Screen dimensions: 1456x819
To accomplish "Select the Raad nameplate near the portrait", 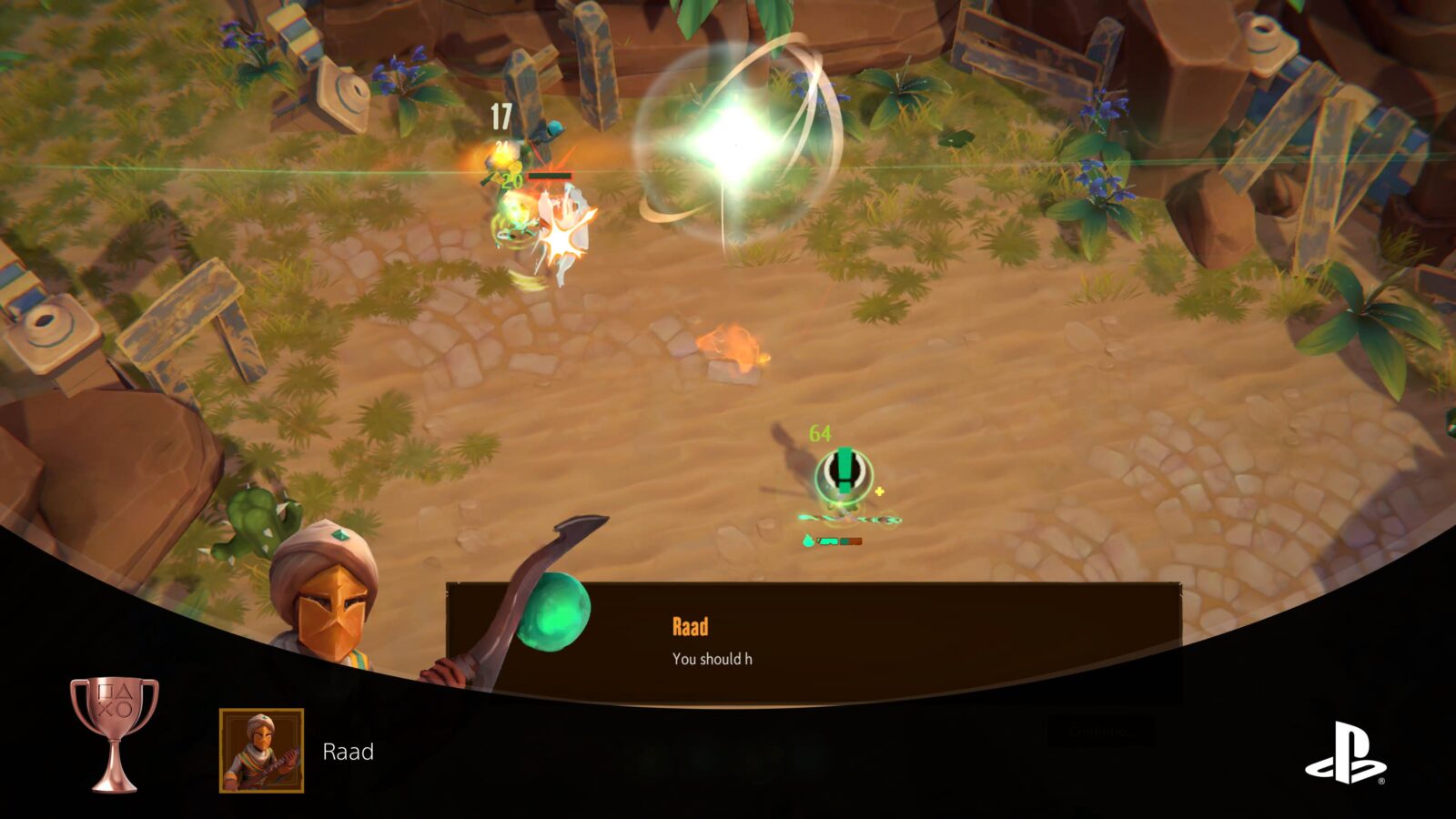I will point(349,753).
